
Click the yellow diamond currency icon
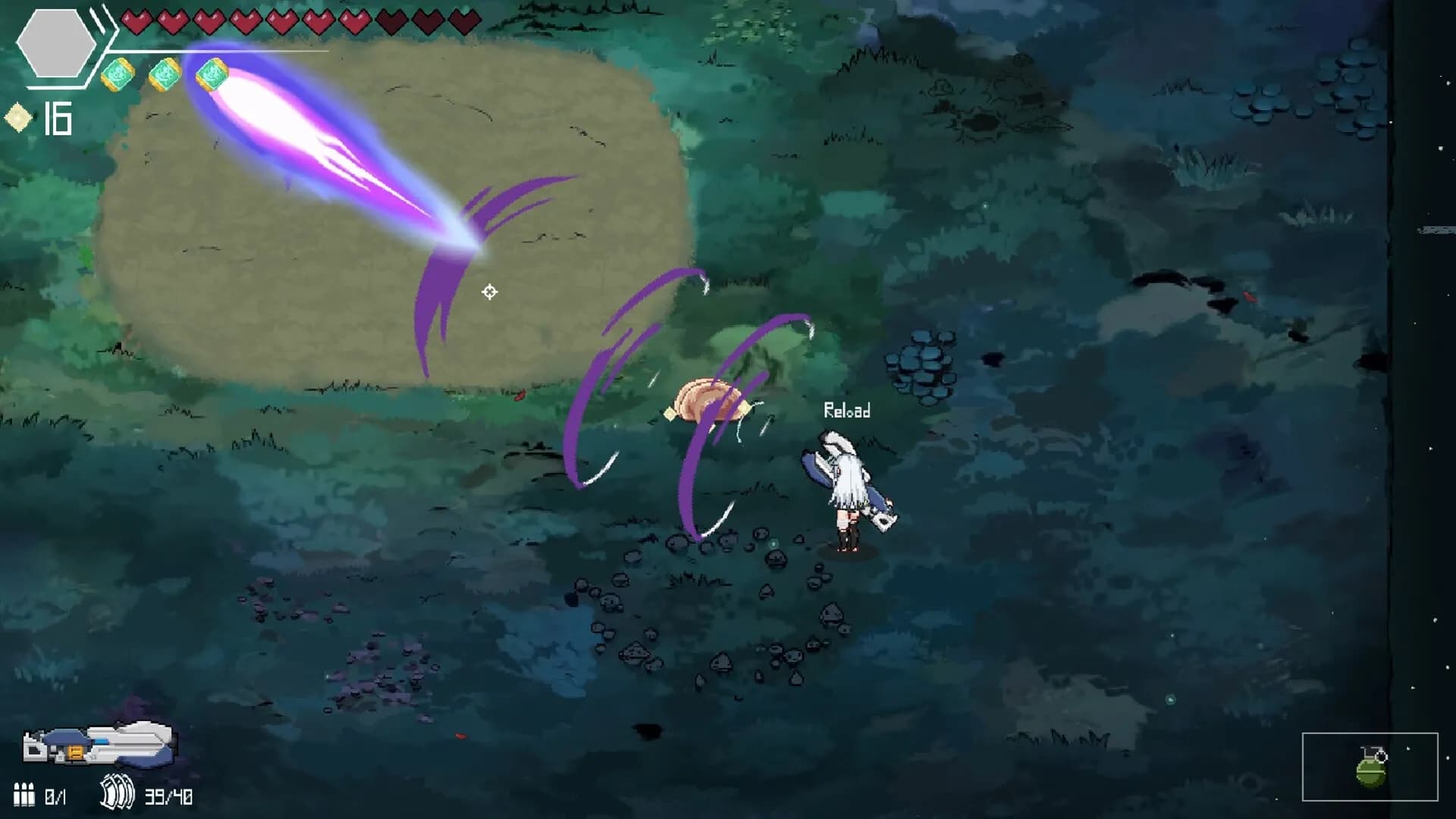(x=19, y=116)
